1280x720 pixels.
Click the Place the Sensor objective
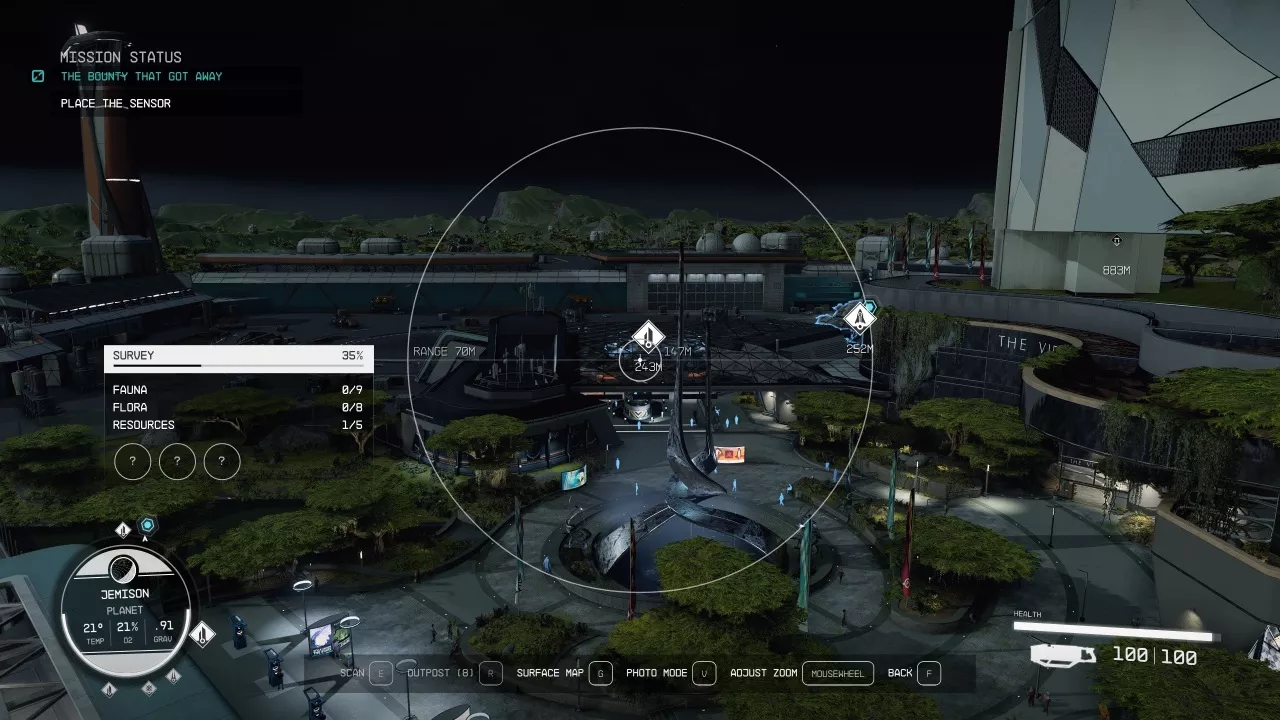(115, 103)
